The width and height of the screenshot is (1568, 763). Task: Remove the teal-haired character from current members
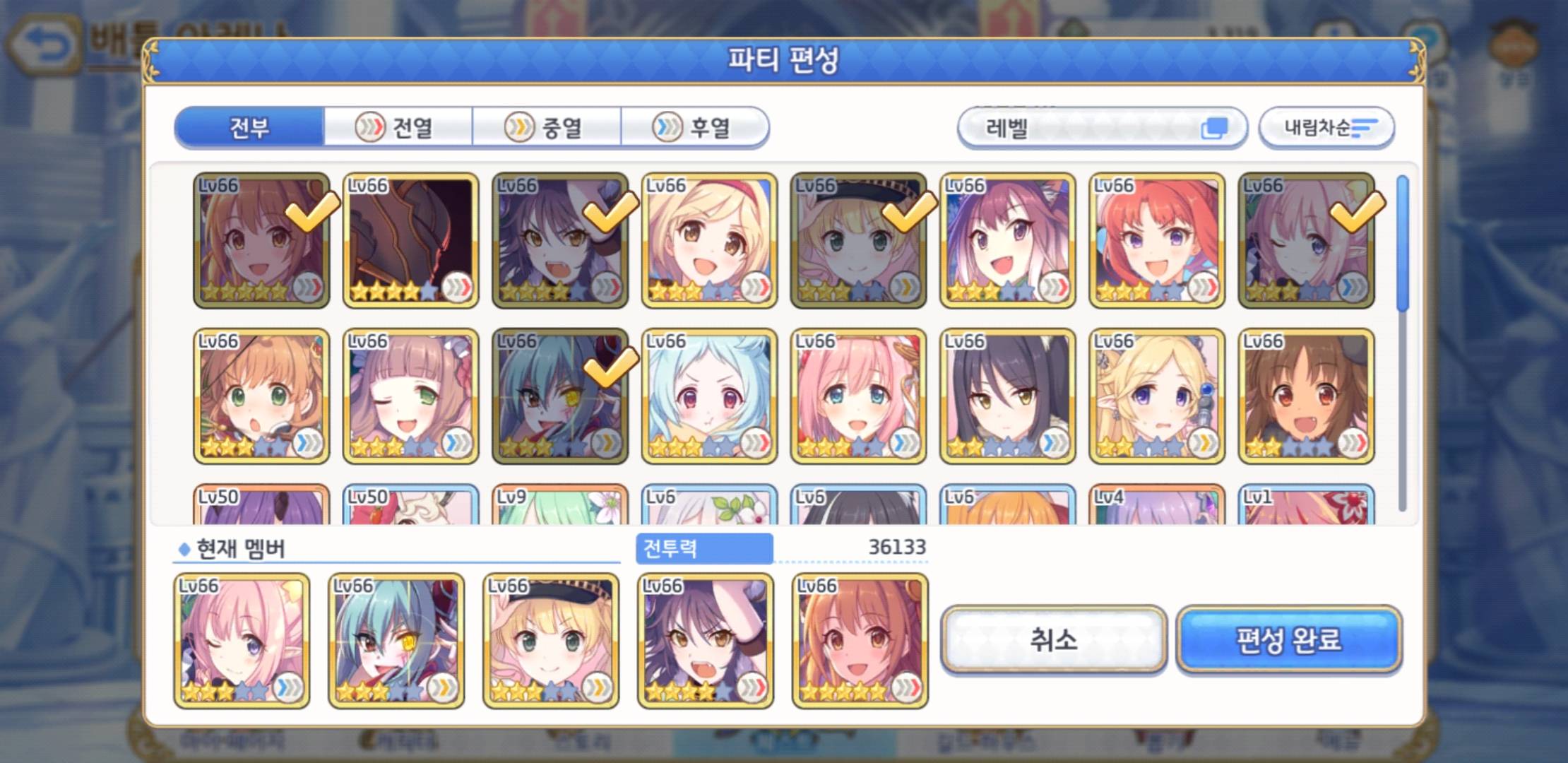coord(396,640)
